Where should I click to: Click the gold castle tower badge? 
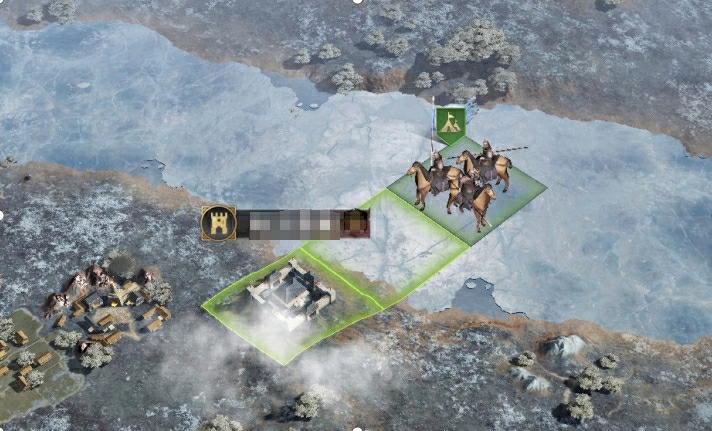(218, 223)
